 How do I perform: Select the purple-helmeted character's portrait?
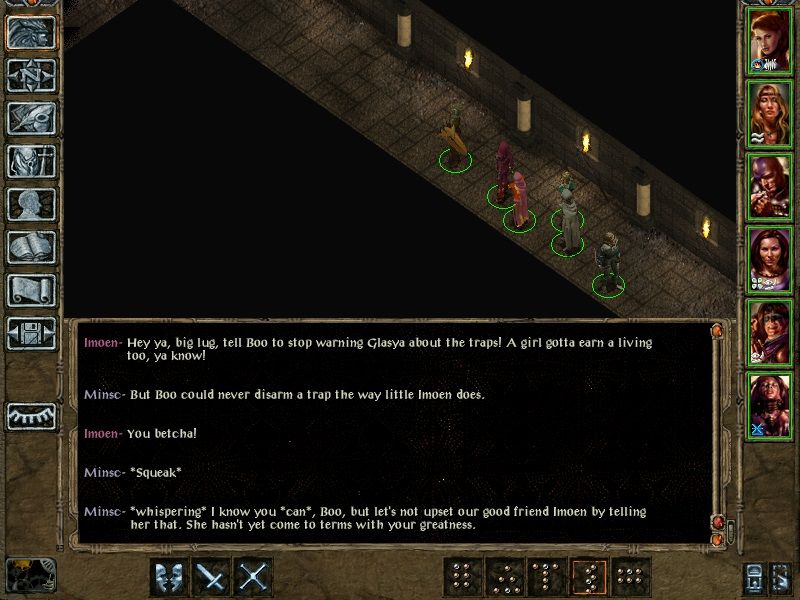pyautogui.click(x=770, y=186)
